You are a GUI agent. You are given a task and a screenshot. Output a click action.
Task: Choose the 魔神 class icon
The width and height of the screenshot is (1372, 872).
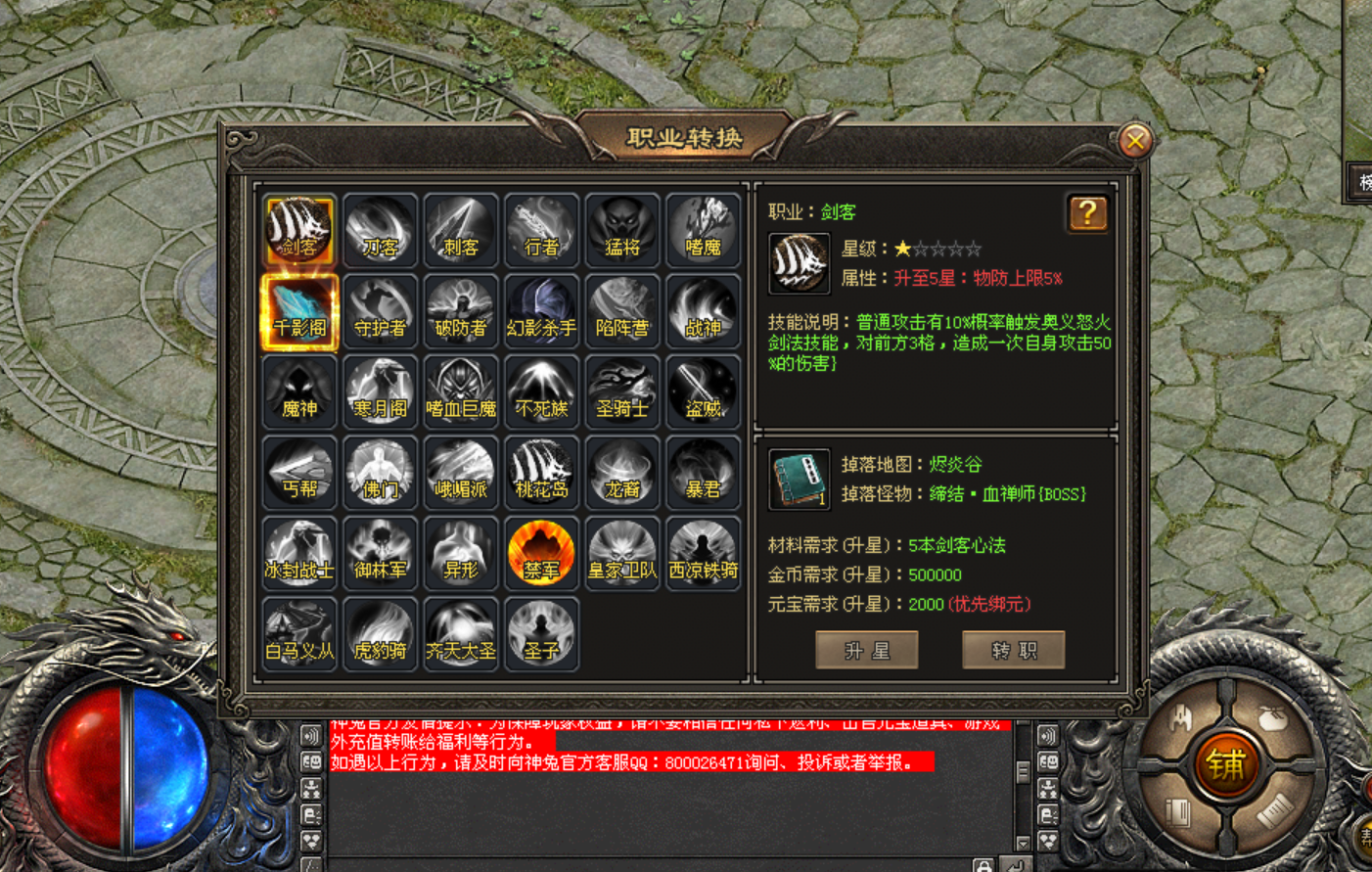coord(299,392)
